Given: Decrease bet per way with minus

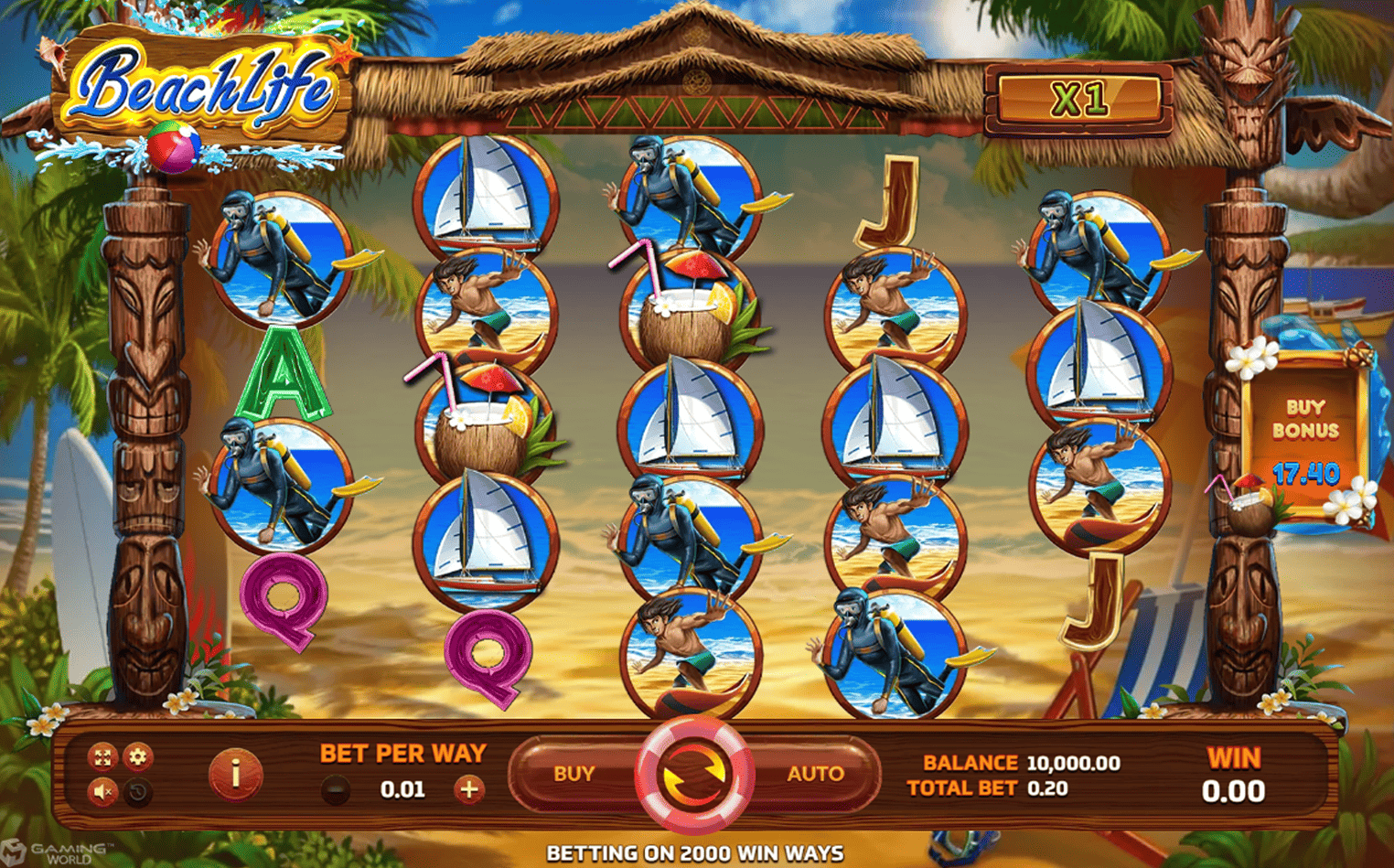Looking at the screenshot, I should pyautogui.click(x=336, y=789).
